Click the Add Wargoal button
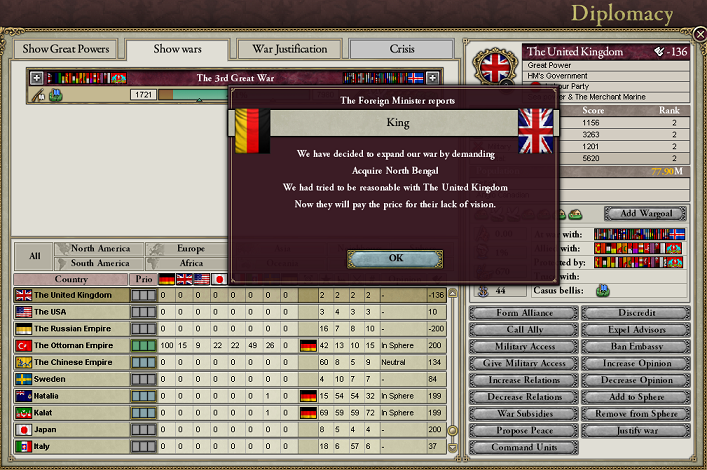Viewport: 707px width, 470px height. tap(645, 214)
